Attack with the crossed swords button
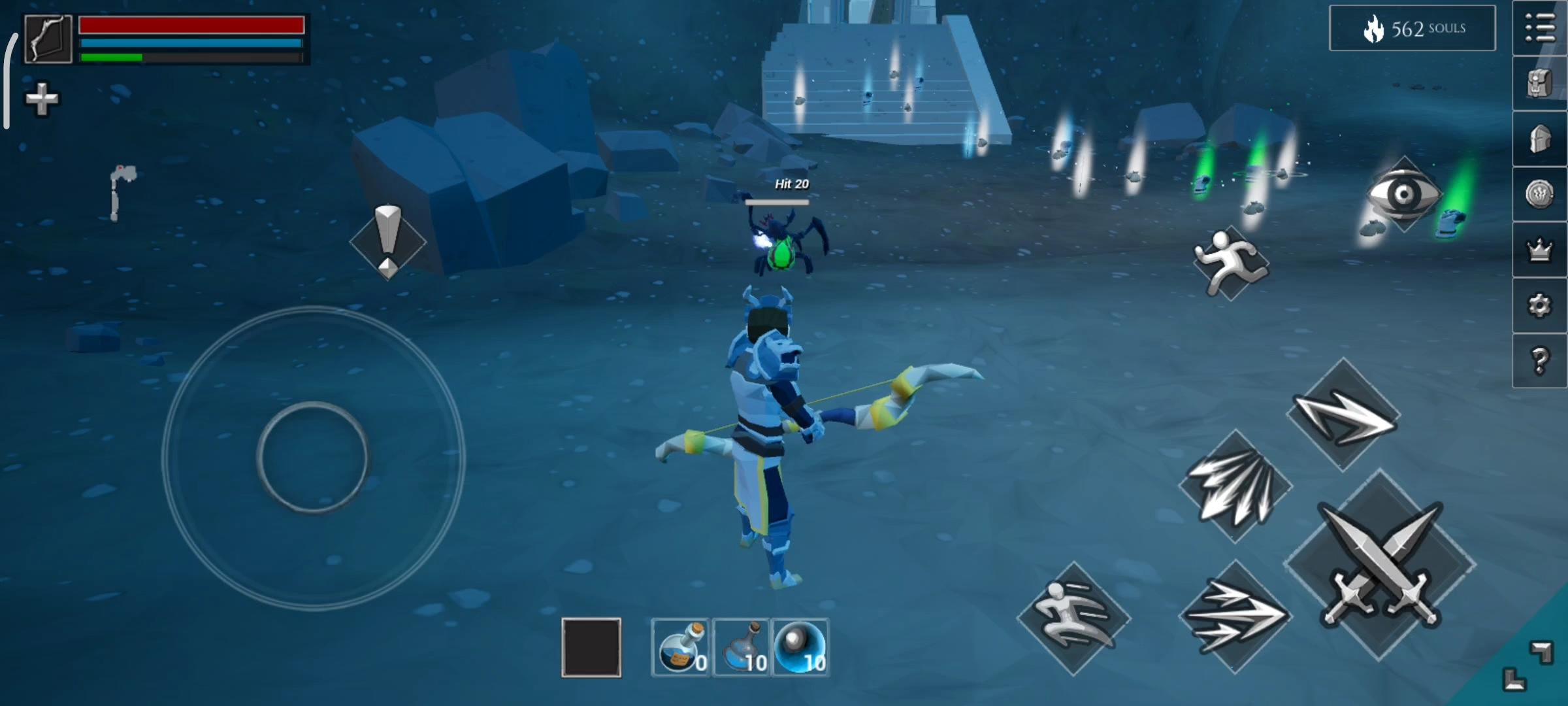 1380,564
